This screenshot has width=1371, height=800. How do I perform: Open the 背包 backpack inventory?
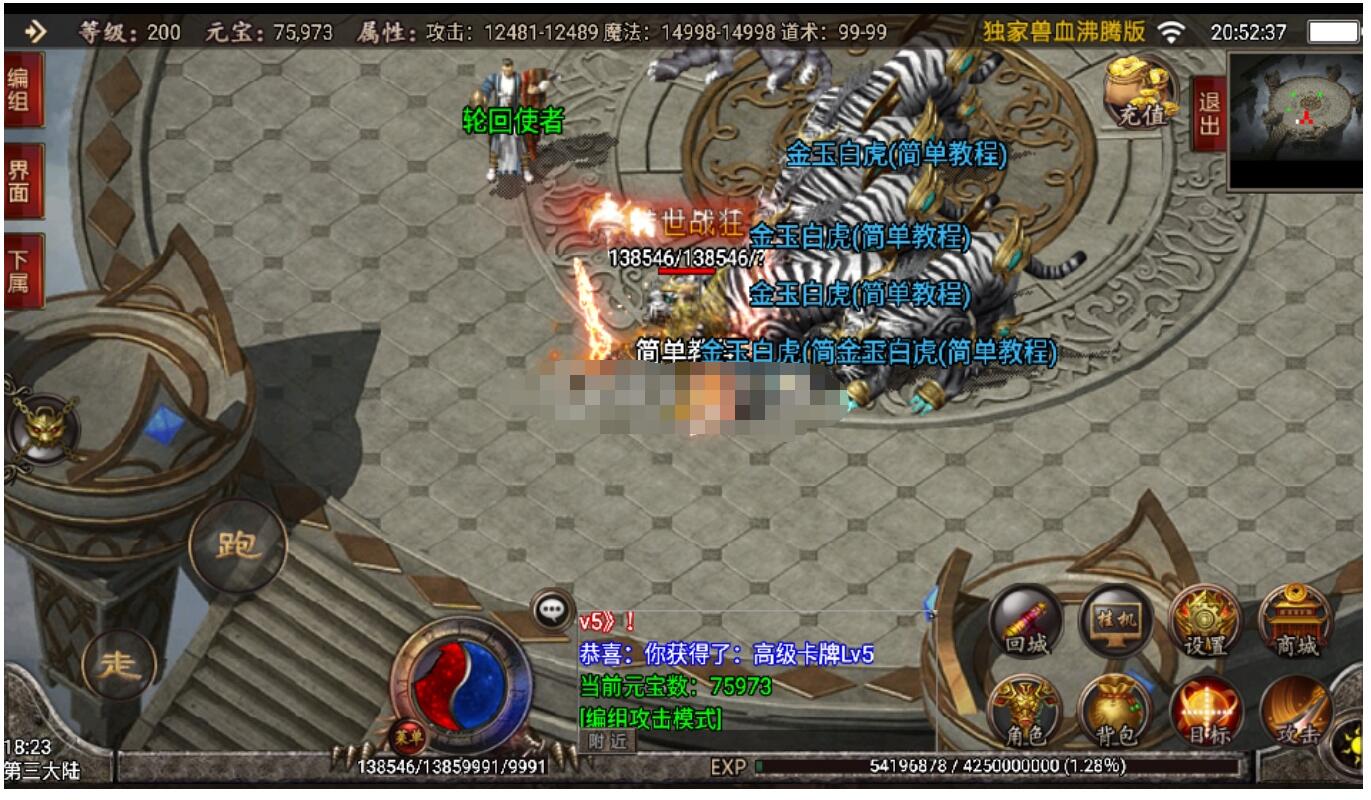point(1115,712)
